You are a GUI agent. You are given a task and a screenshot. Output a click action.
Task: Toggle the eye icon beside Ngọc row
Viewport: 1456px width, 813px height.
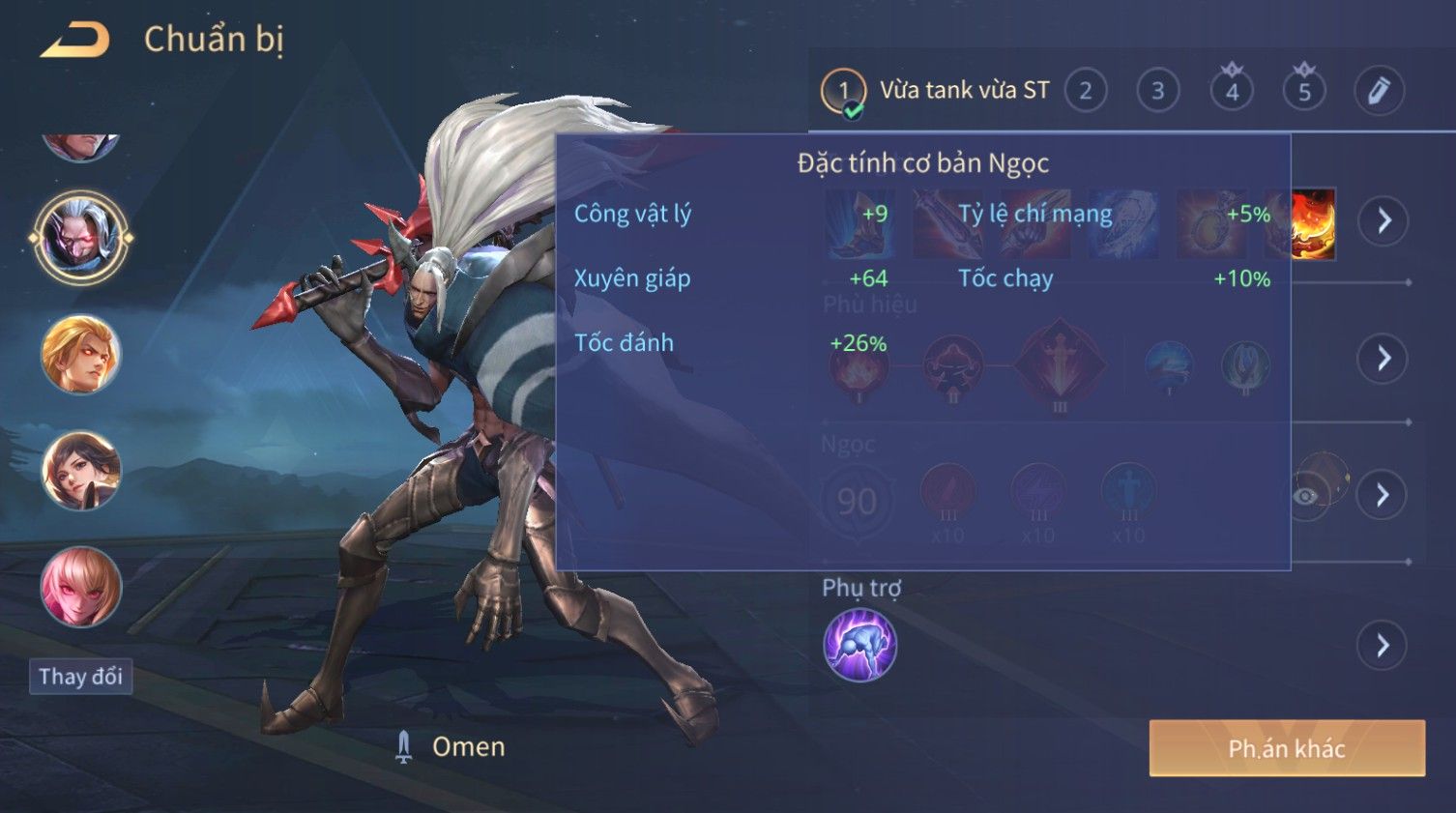[1307, 496]
